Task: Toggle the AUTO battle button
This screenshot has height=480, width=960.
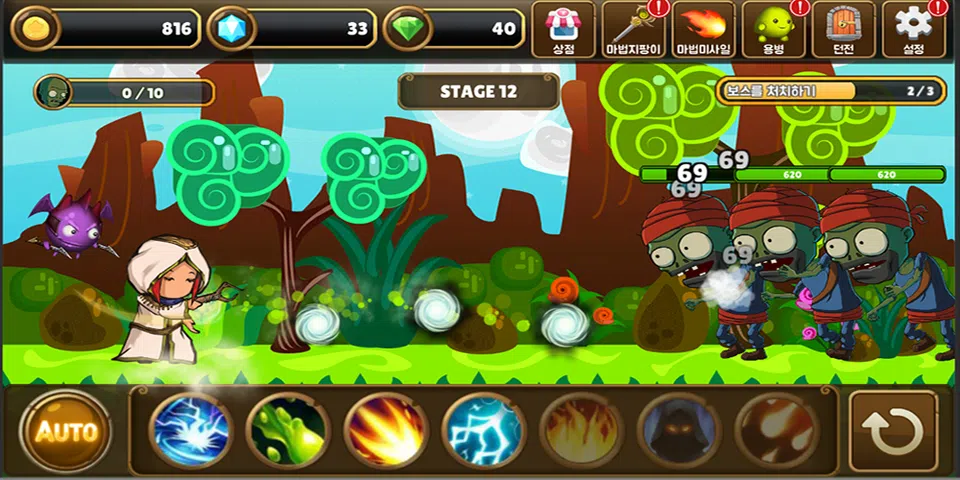Action: pos(67,431)
